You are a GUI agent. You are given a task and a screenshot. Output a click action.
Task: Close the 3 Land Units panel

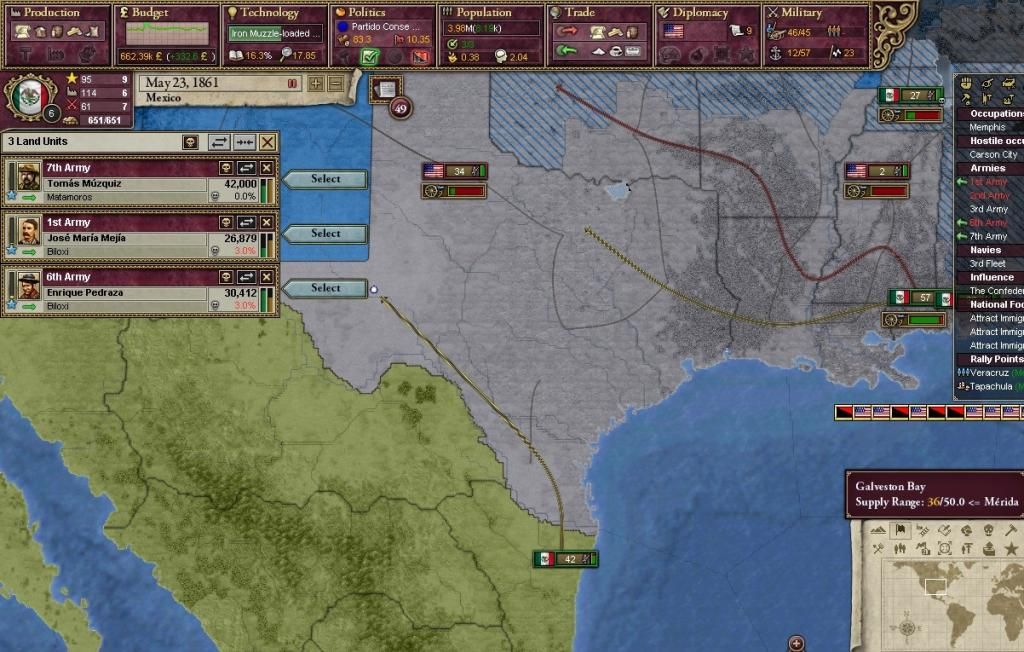click(x=267, y=143)
